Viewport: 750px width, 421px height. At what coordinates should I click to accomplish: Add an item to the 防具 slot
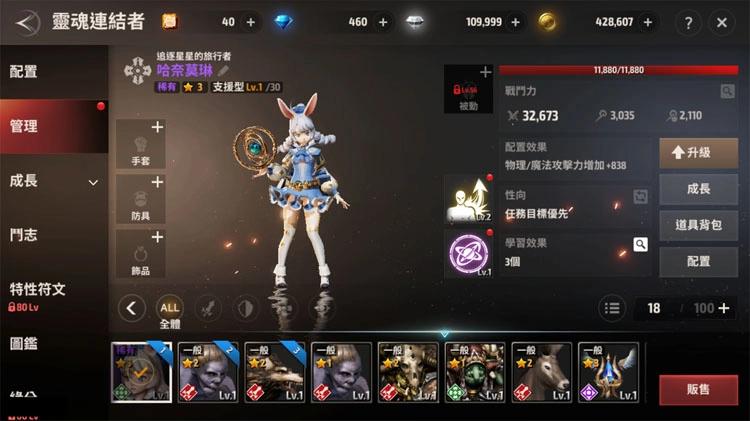pyautogui.click(x=141, y=198)
